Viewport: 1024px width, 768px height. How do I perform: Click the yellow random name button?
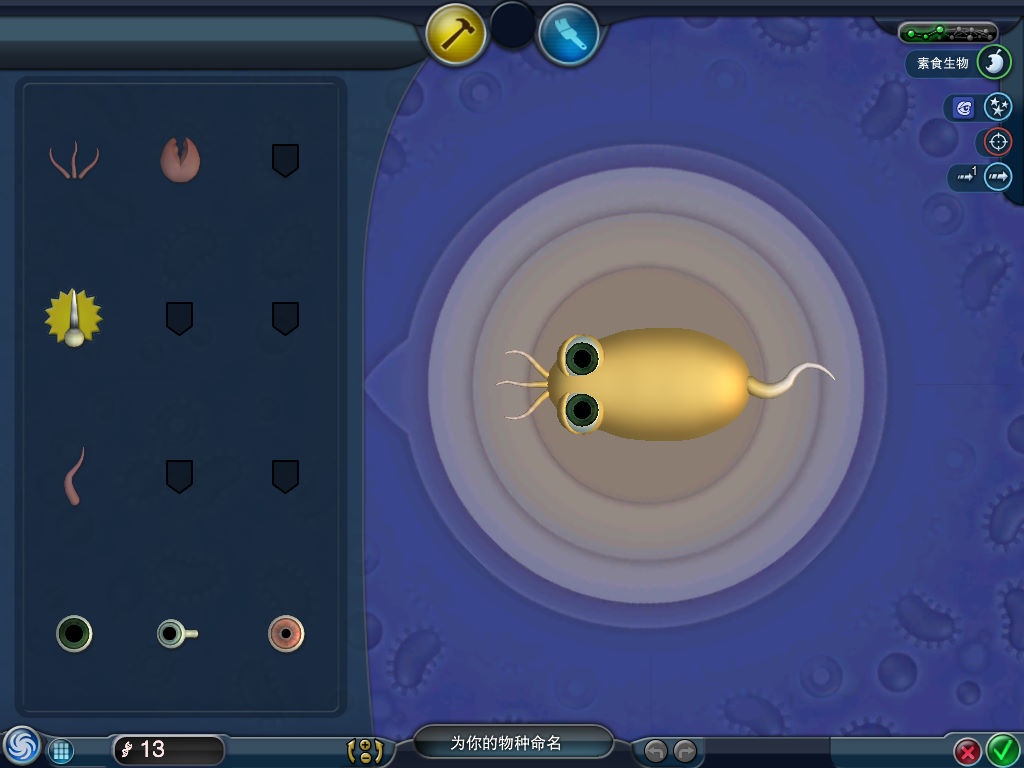tap(364, 750)
